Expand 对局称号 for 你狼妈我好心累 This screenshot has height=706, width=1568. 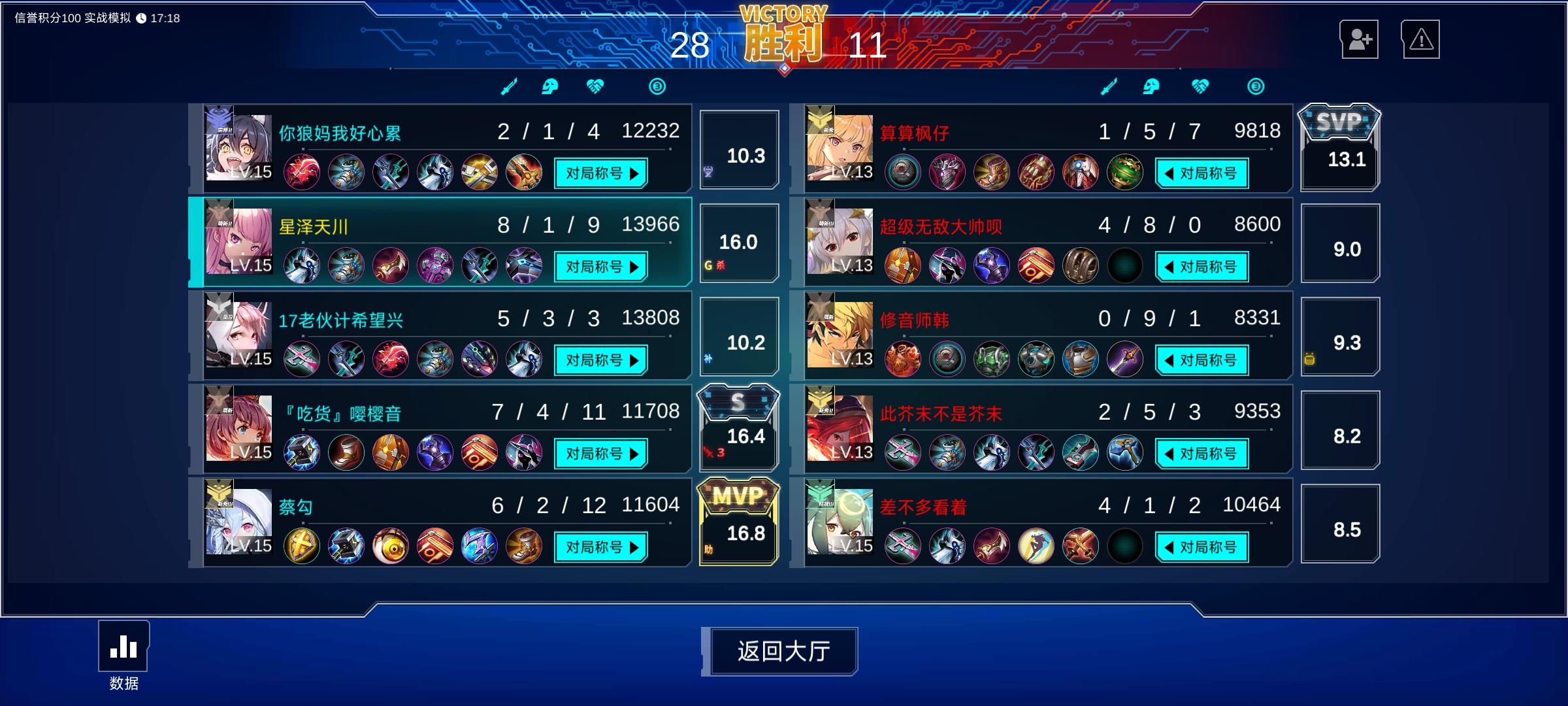coord(600,172)
